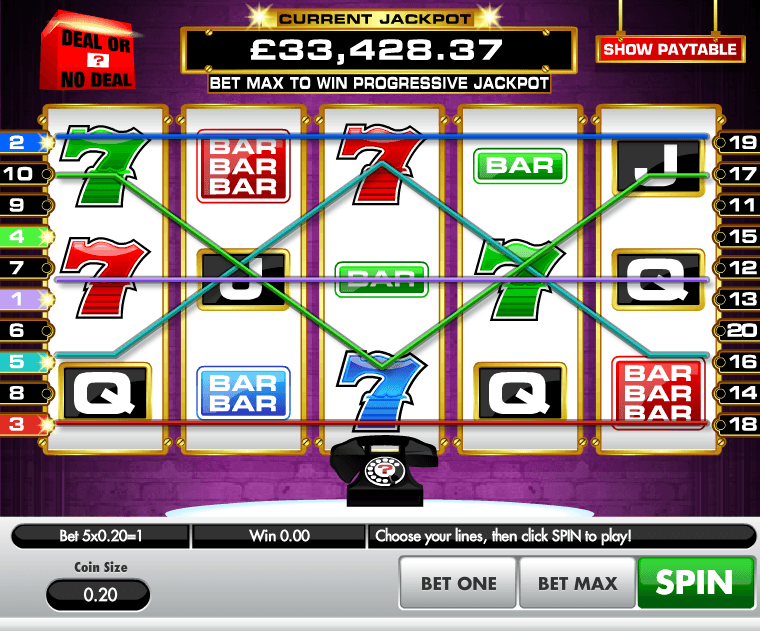Viewport: 760px width, 631px height.
Task: Click the BET MAX button
Action: point(577,583)
